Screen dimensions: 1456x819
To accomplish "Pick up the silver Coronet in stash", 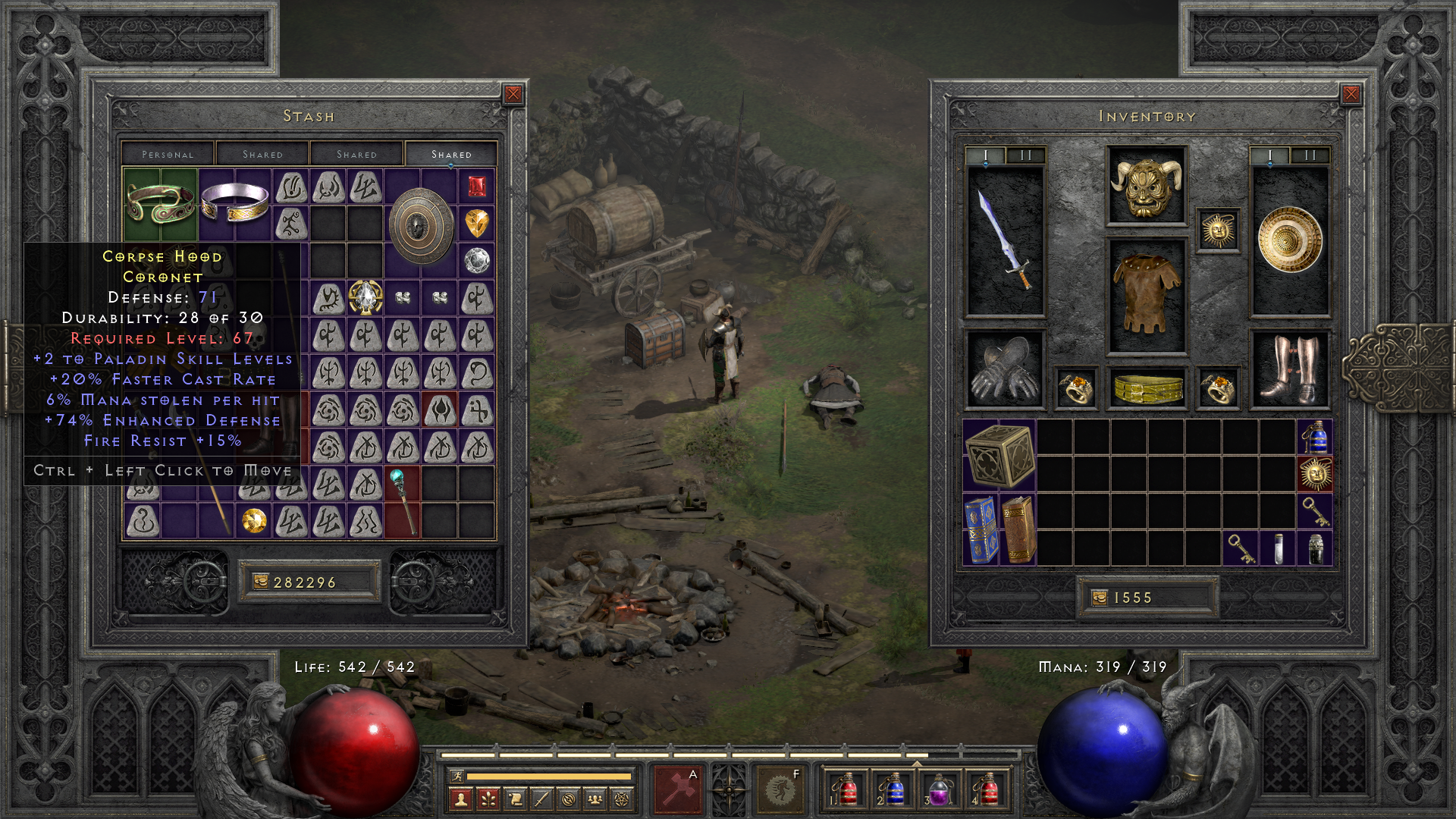I will (x=234, y=202).
